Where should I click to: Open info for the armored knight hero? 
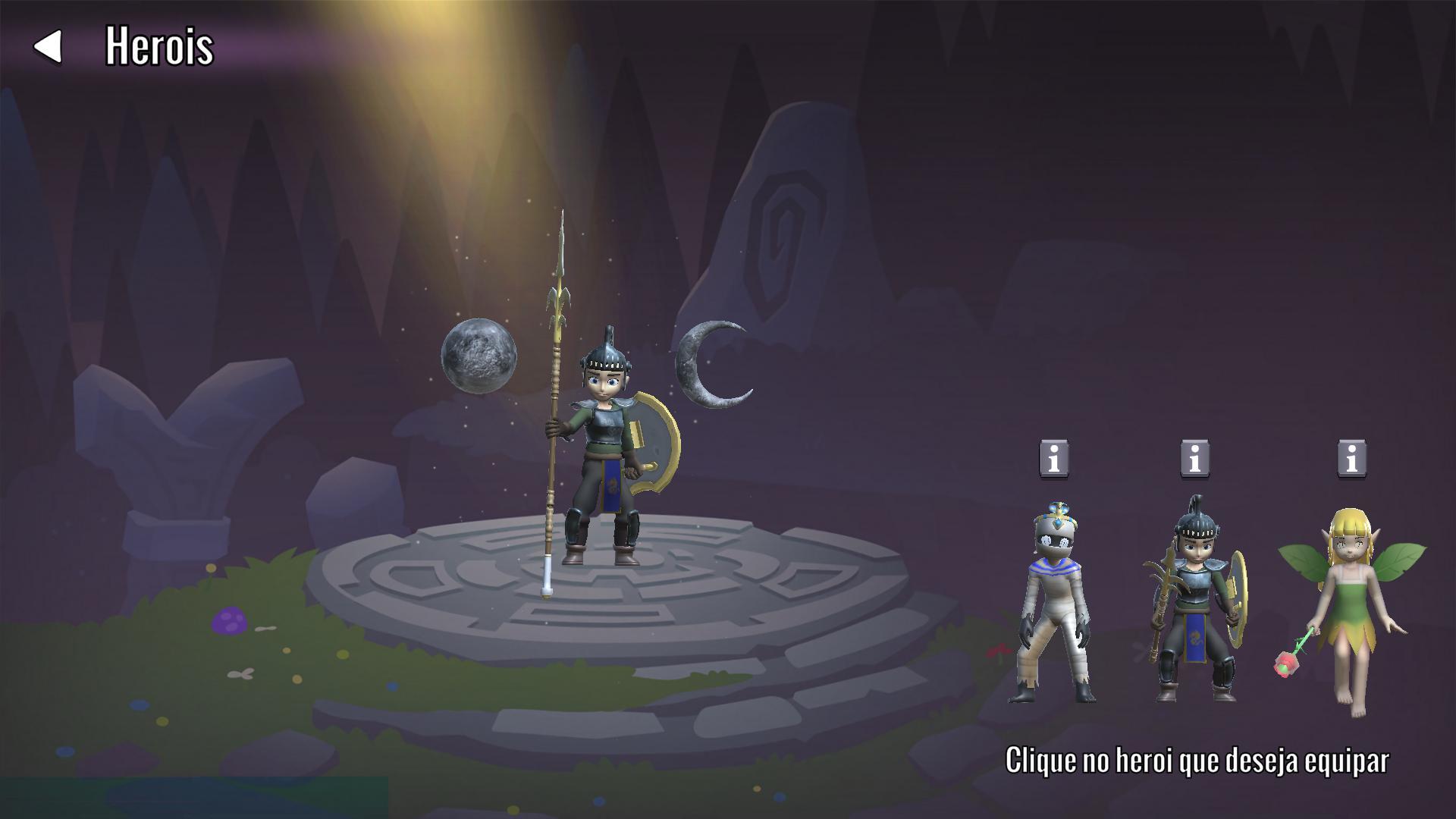(1196, 459)
